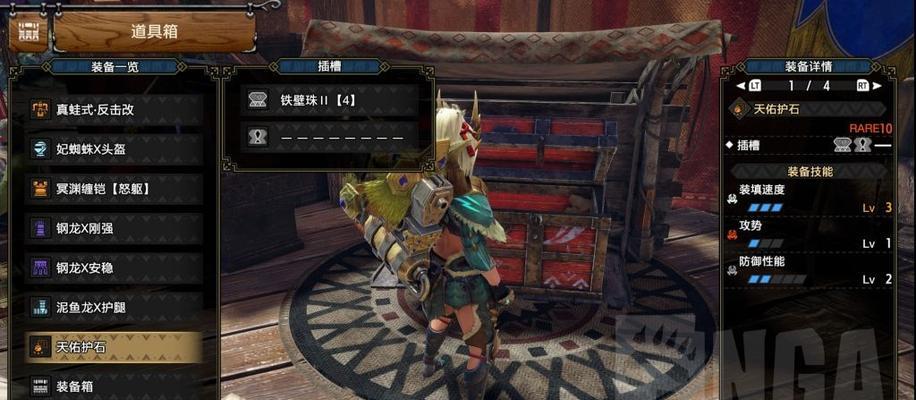
Task: Go to next equipment details page
Action: (x=862, y=86)
